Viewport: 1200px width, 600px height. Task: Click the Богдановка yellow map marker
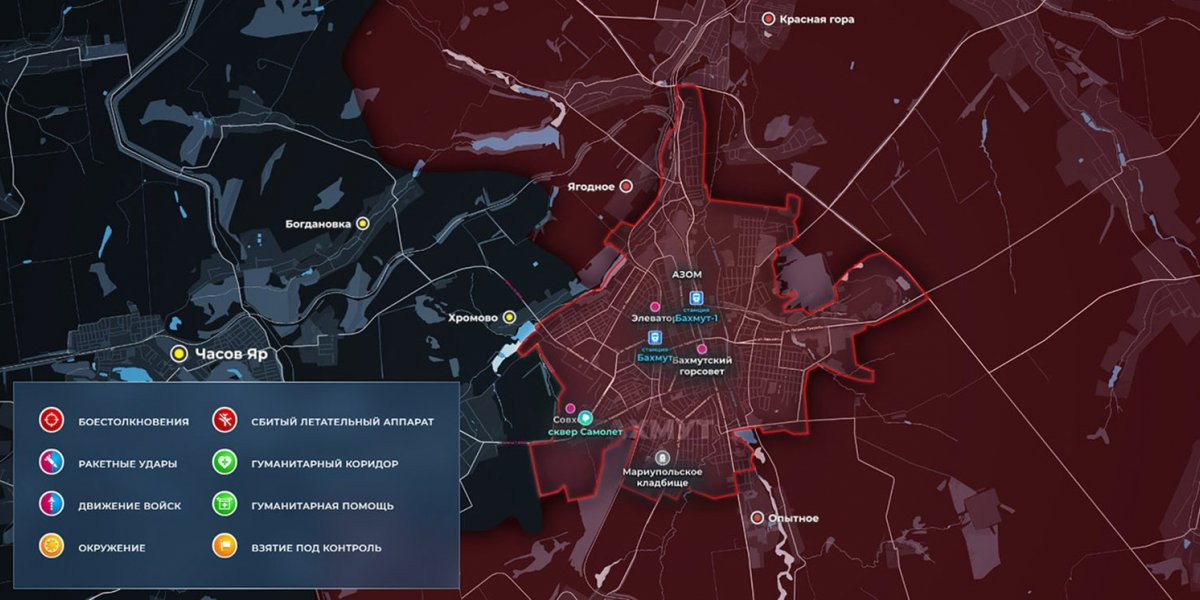click(363, 224)
